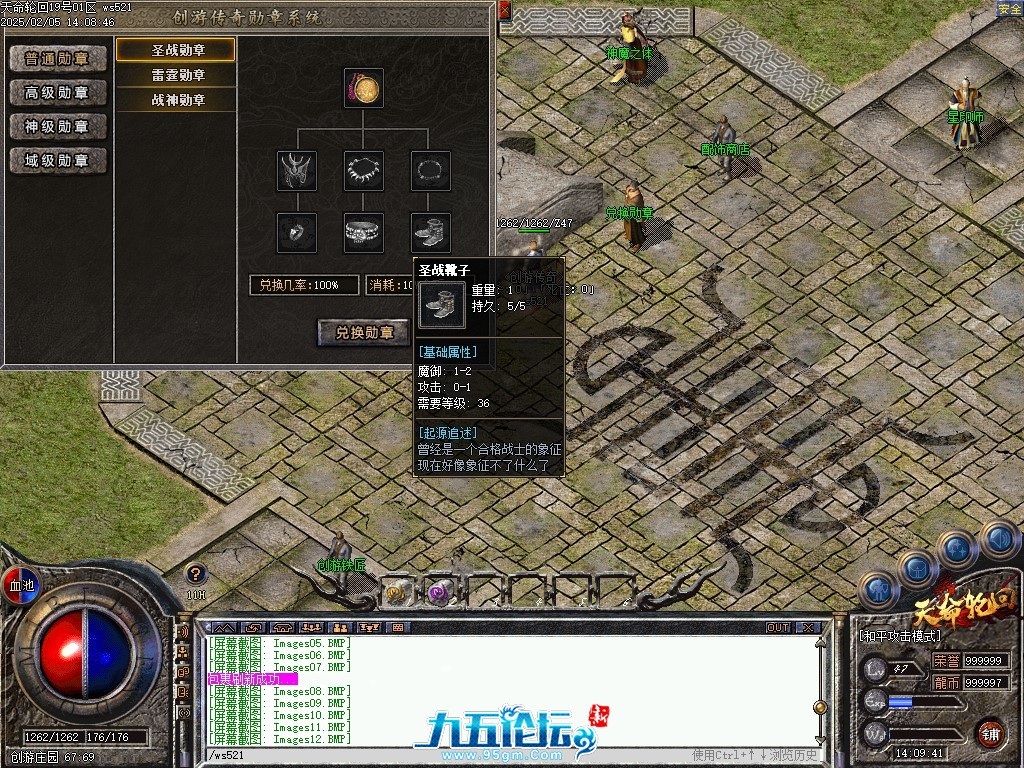Select the horned helmet material slot
This screenshot has width=1024, height=768.
tap(297, 171)
